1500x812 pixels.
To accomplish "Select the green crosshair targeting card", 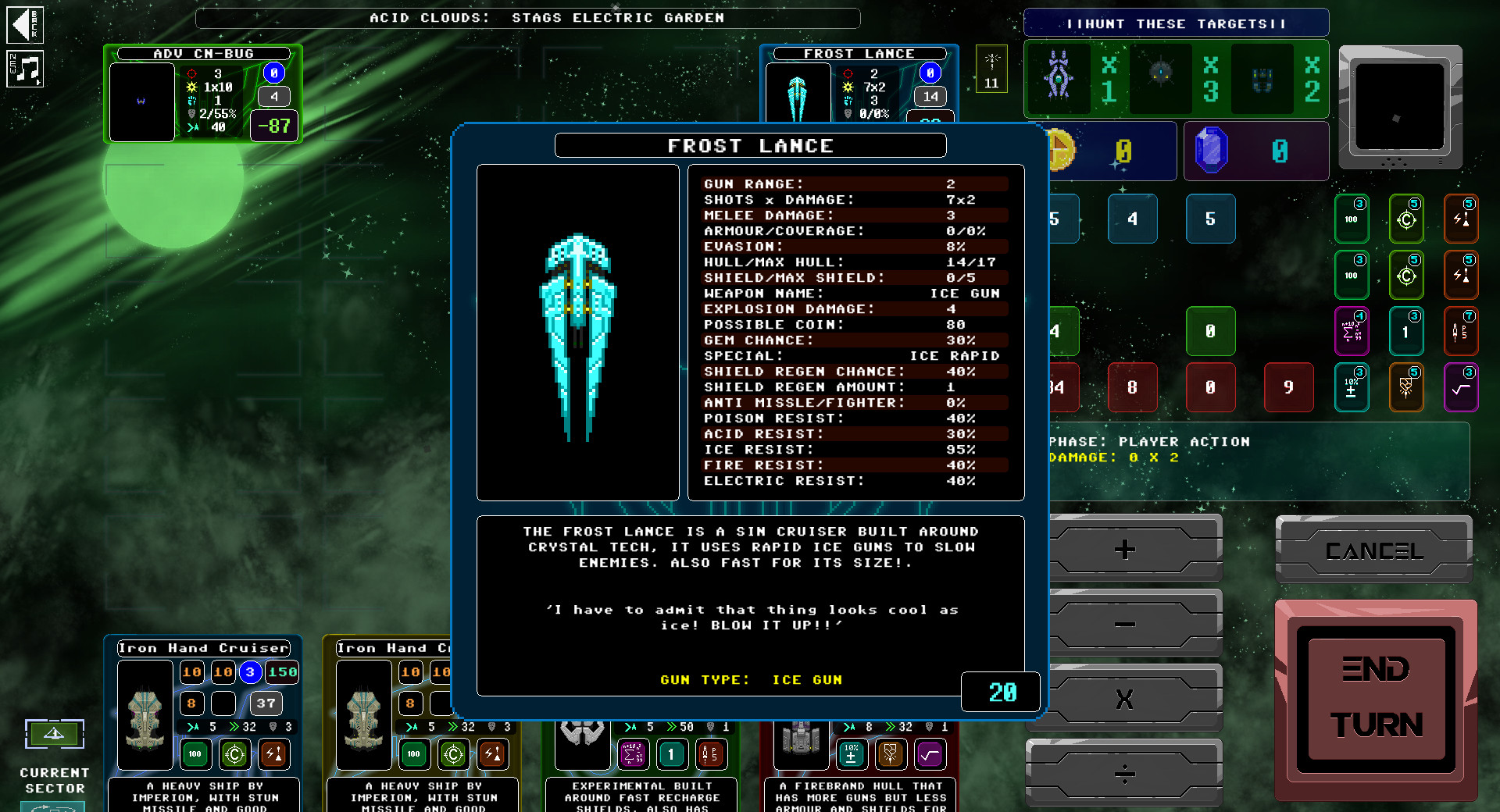I will coord(1407,219).
